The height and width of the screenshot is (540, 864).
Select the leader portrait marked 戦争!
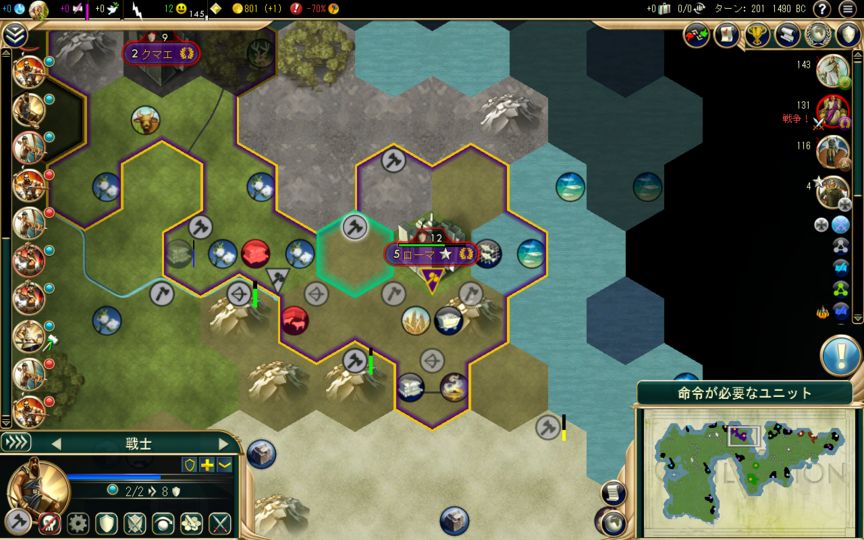832,111
